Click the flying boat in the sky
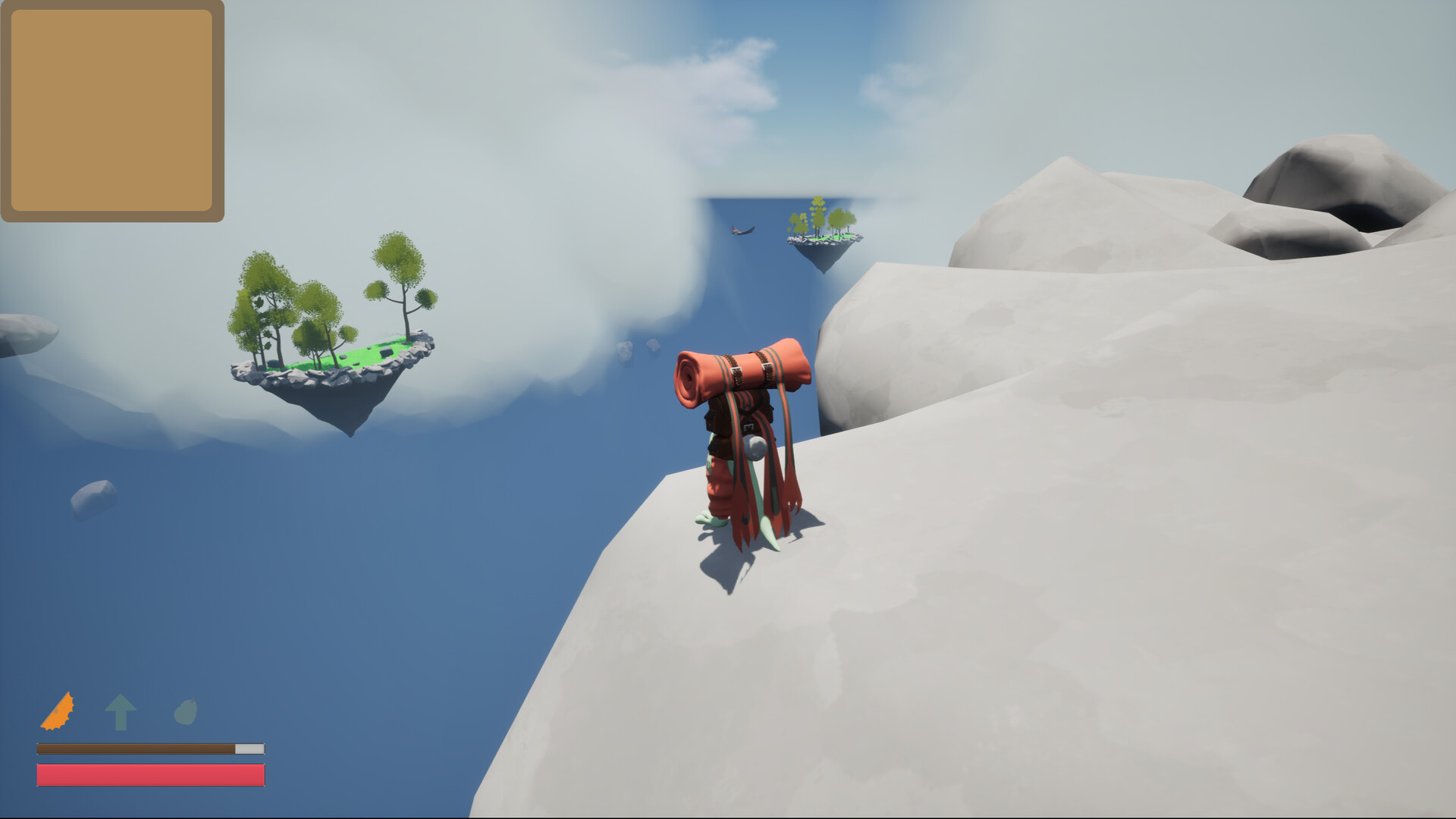1456x819 pixels. pyautogui.click(x=739, y=230)
